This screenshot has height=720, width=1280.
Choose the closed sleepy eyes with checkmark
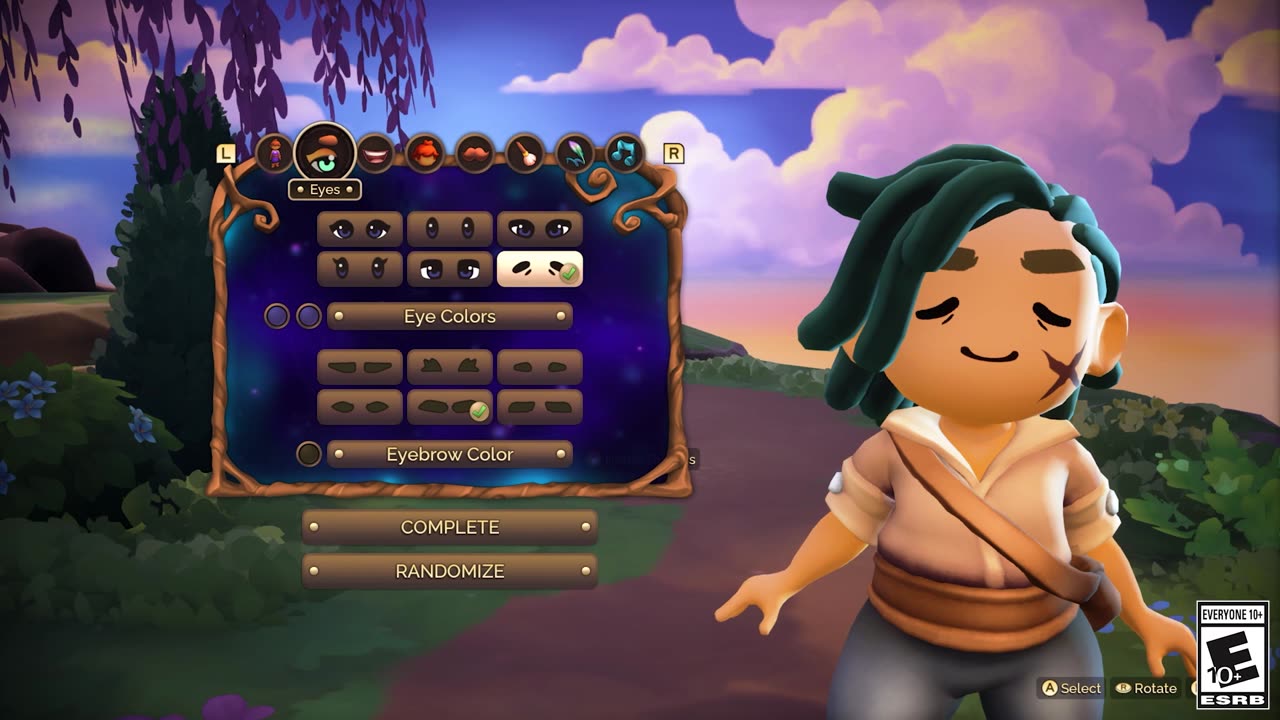click(x=540, y=268)
